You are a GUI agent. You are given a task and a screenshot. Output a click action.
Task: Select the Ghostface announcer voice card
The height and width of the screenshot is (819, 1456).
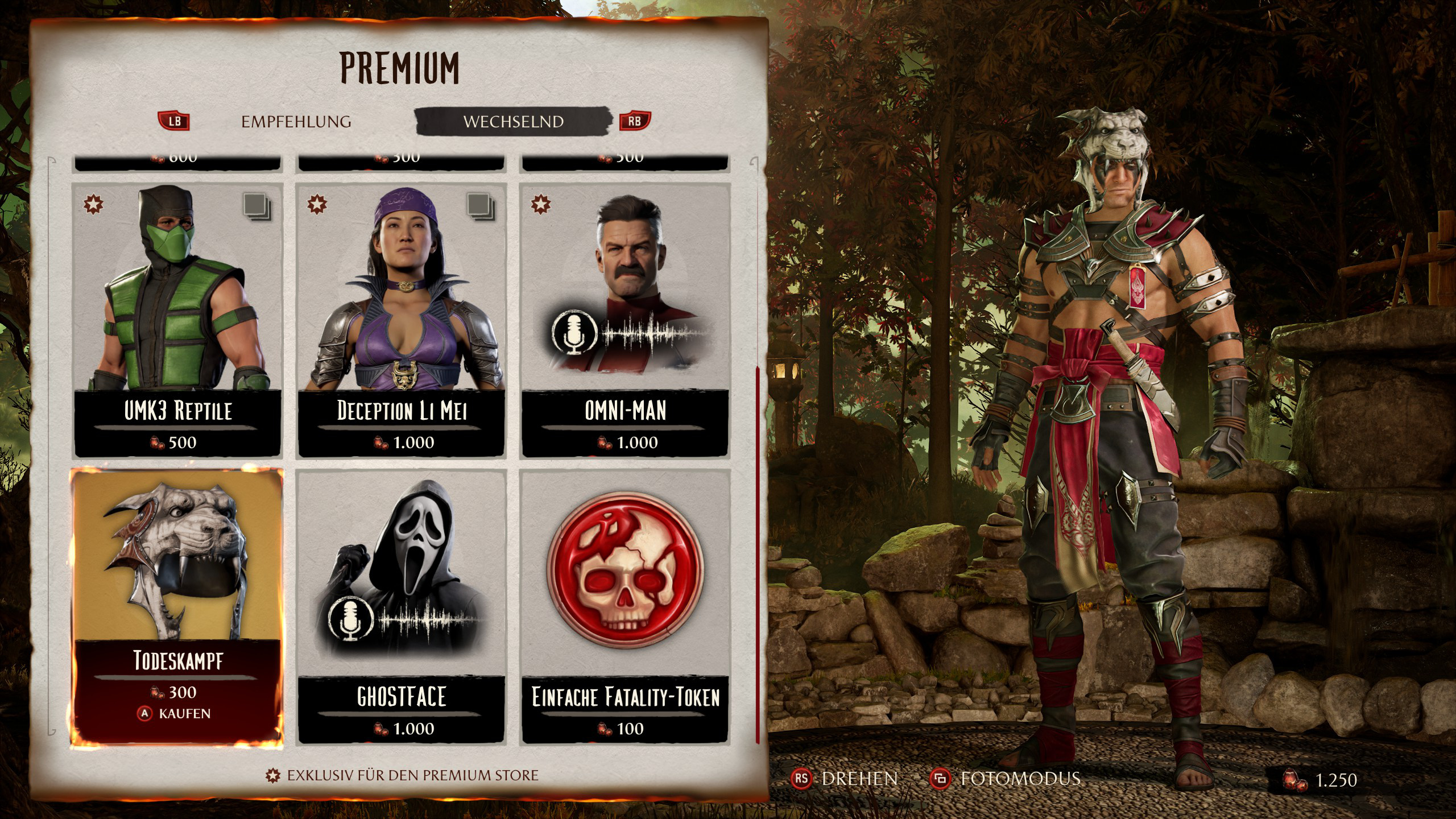tap(402, 606)
